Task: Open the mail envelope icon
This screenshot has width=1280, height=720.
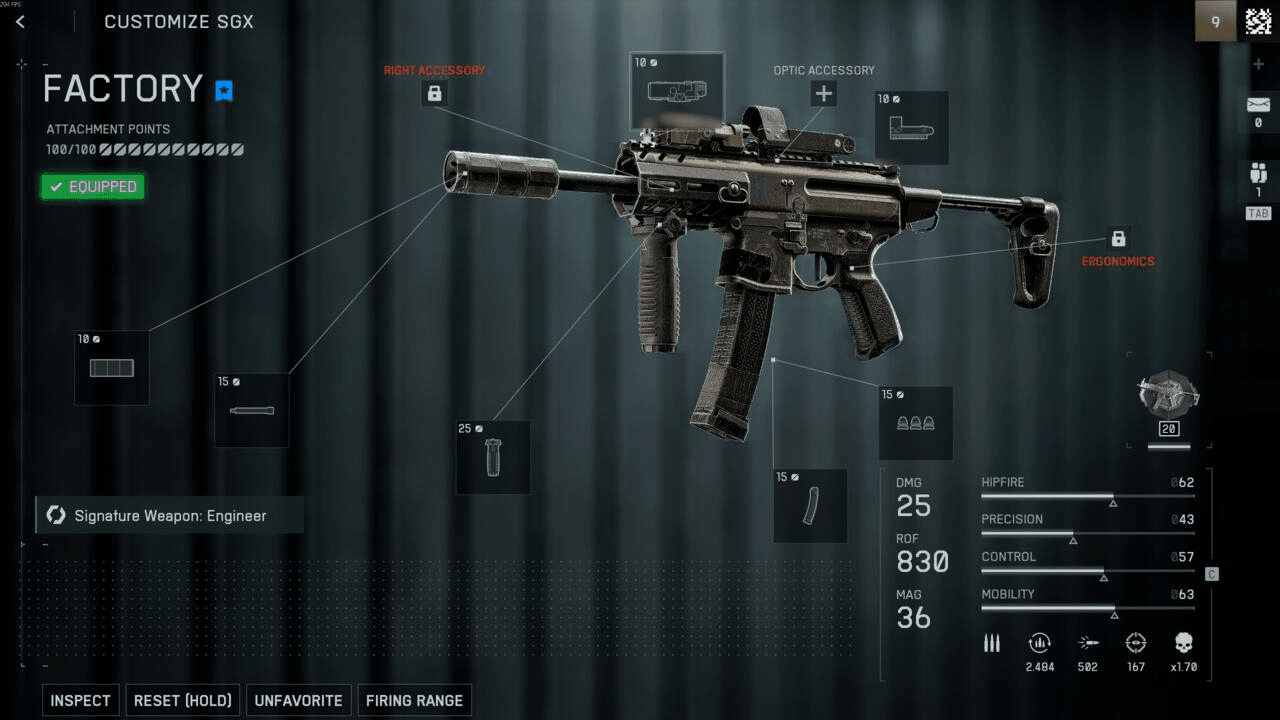Action: click(x=1258, y=106)
